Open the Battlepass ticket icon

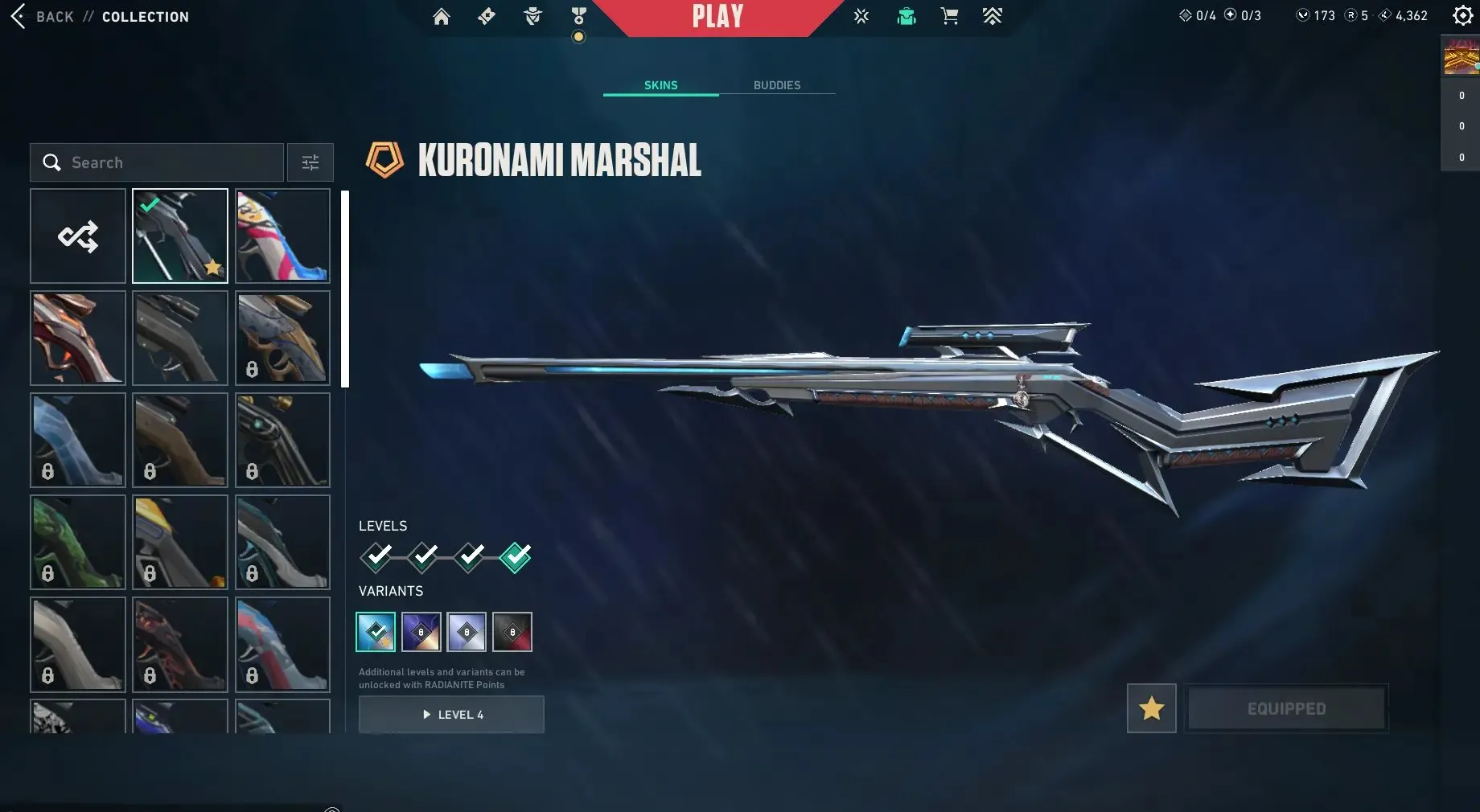point(486,16)
